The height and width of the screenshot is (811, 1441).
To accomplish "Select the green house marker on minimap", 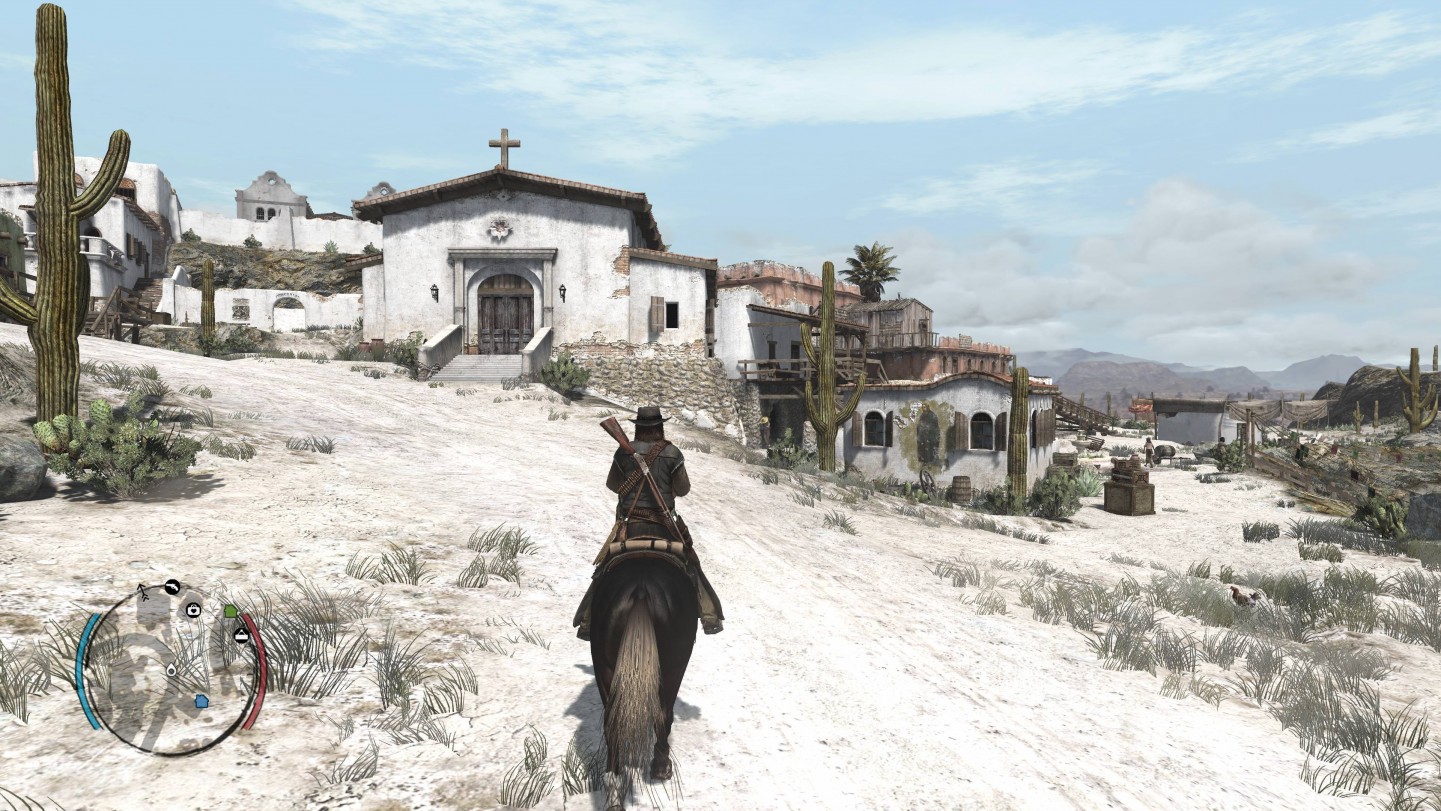I will tap(231, 610).
